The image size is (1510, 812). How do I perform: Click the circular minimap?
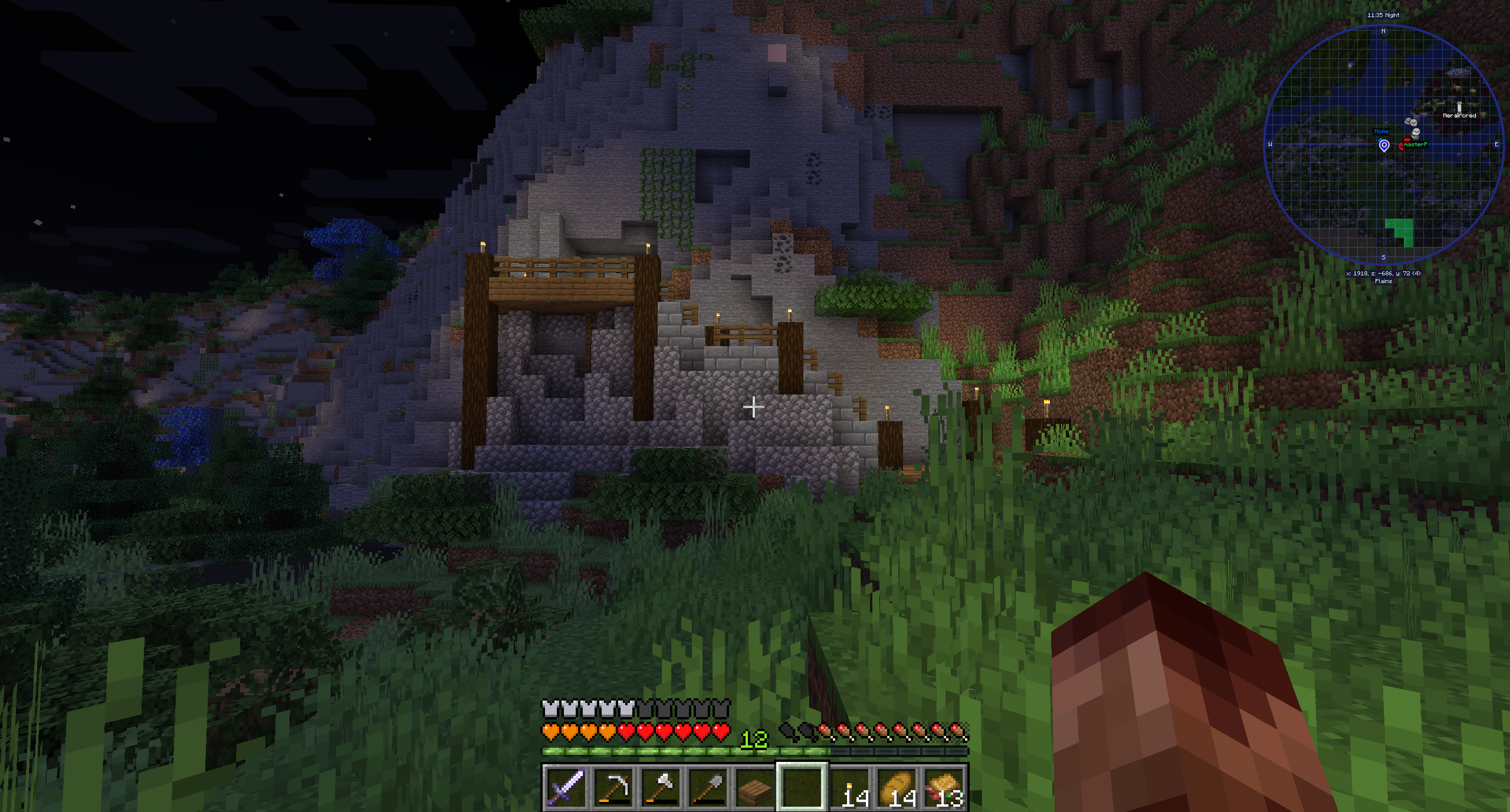1383,145
